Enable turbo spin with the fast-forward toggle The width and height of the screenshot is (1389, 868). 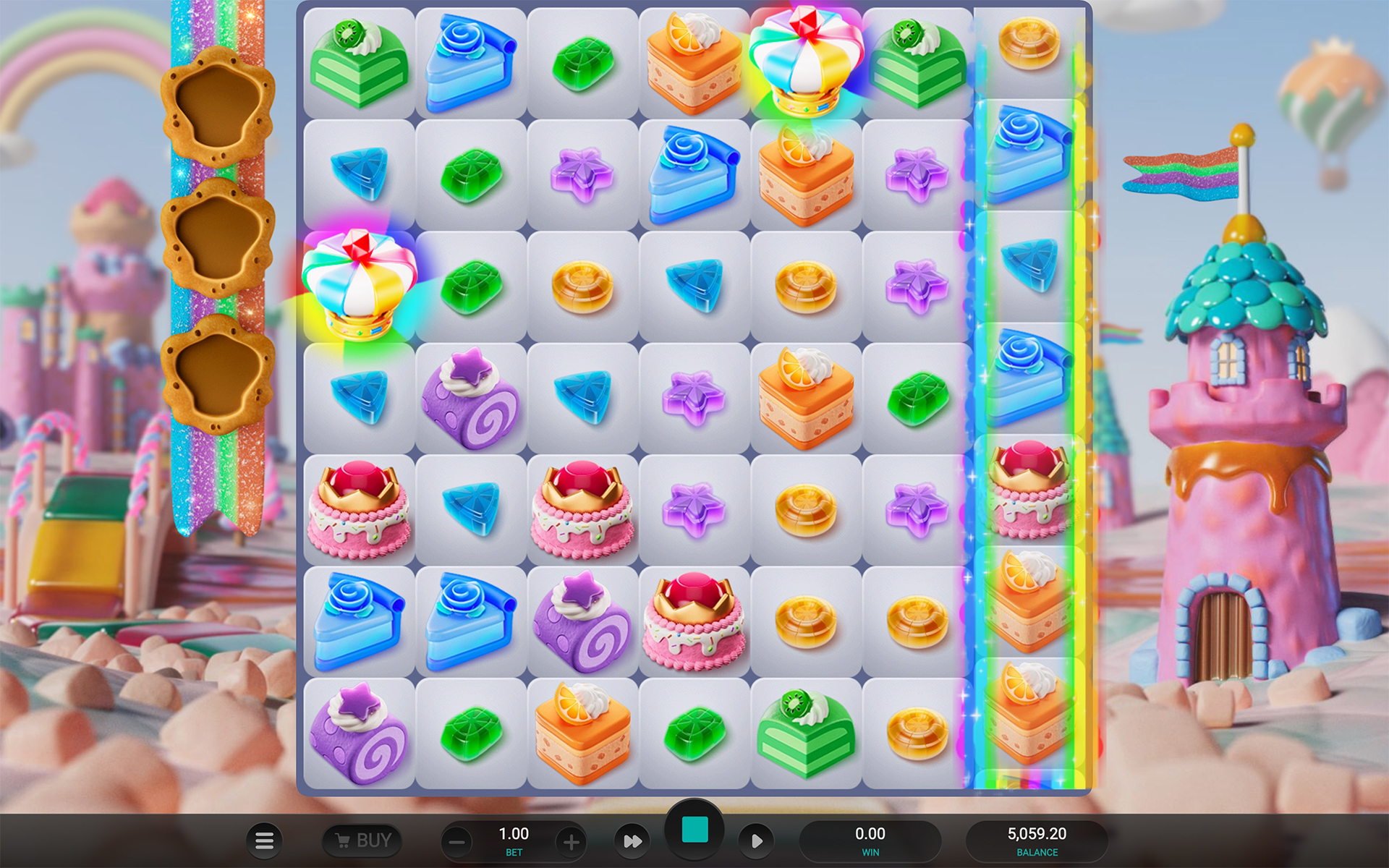click(x=632, y=841)
